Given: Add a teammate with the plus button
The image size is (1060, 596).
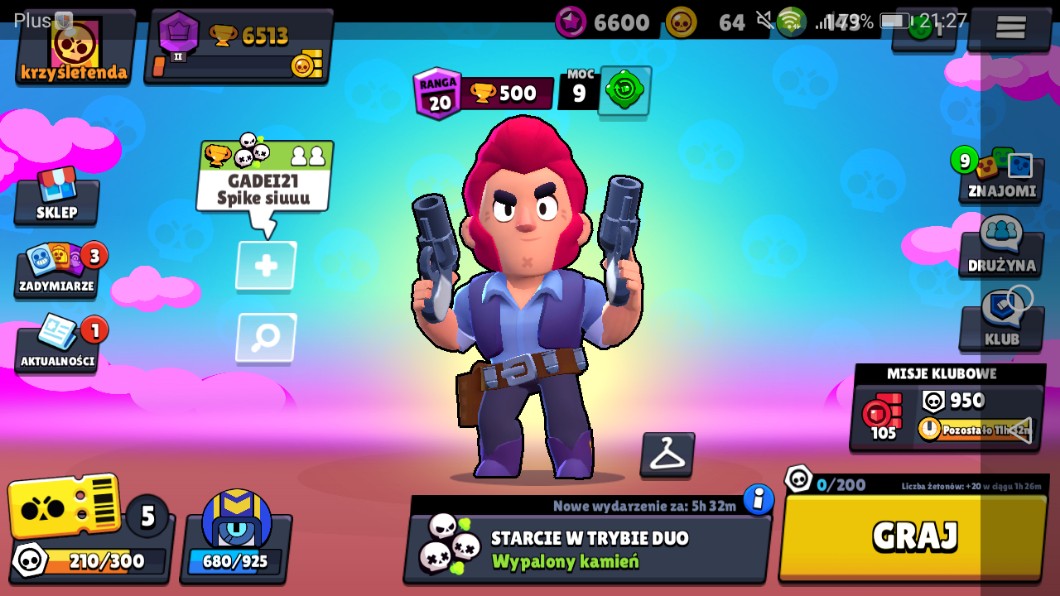Looking at the screenshot, I should tap(266, 266).
